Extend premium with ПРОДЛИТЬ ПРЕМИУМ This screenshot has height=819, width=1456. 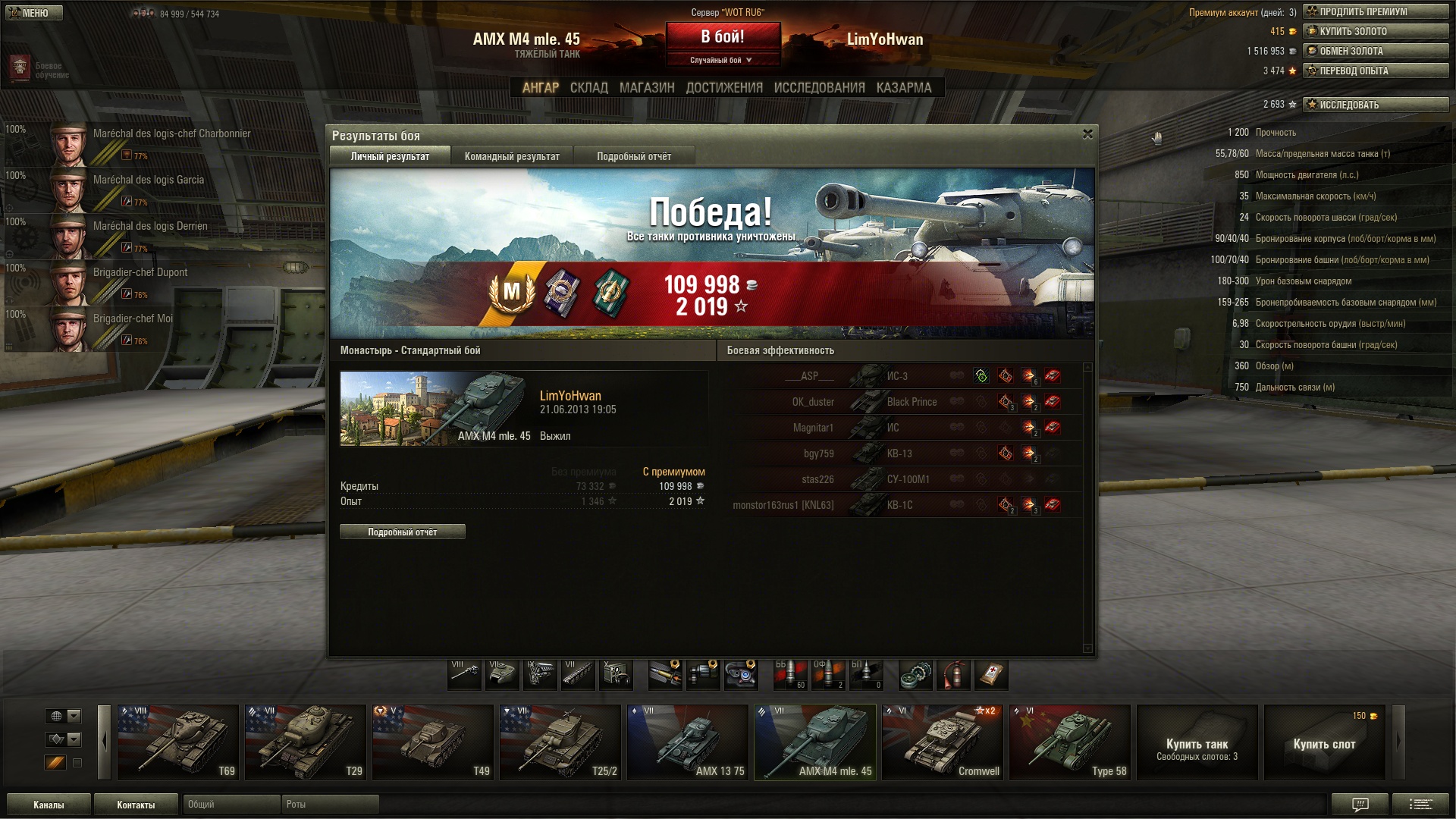click(x=1375, y=11)
